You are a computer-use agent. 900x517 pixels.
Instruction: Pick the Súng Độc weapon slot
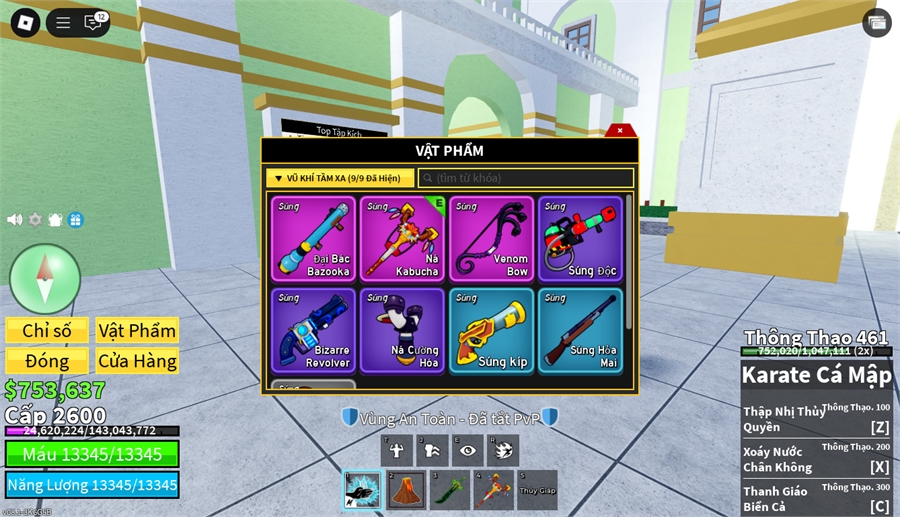click(580, 238)
